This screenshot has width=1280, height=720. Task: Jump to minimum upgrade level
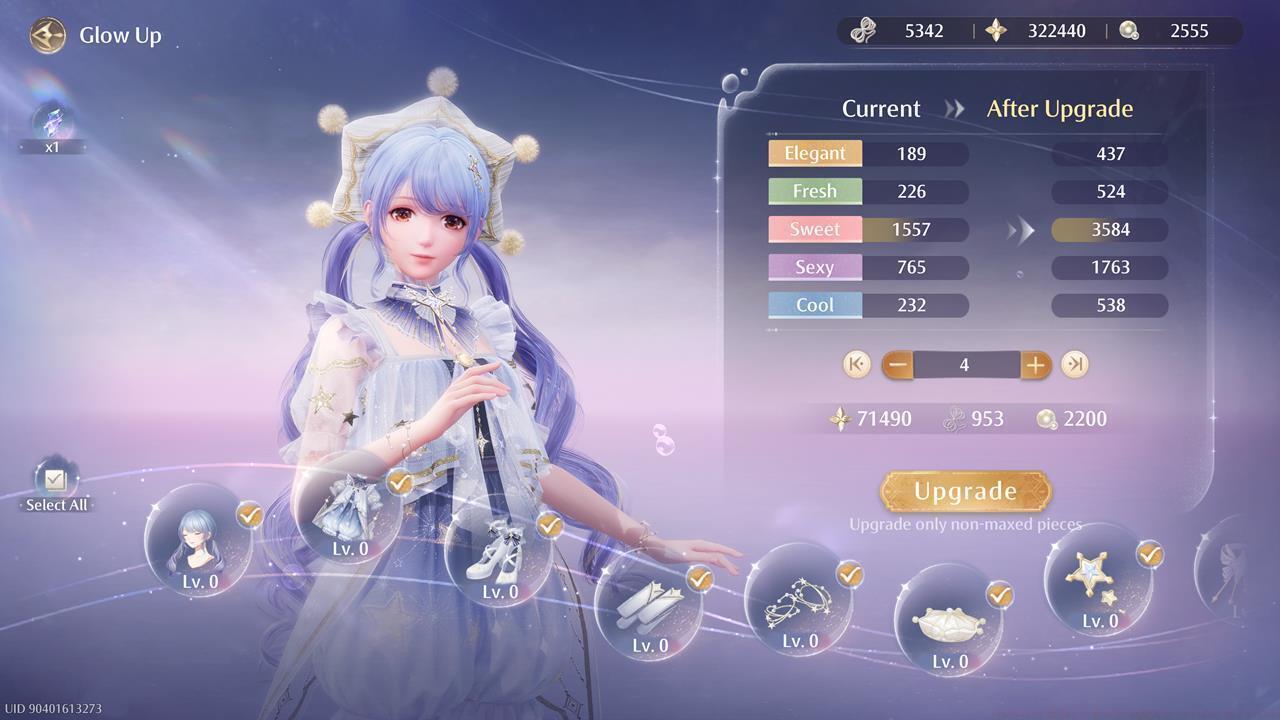pos(856,365)
